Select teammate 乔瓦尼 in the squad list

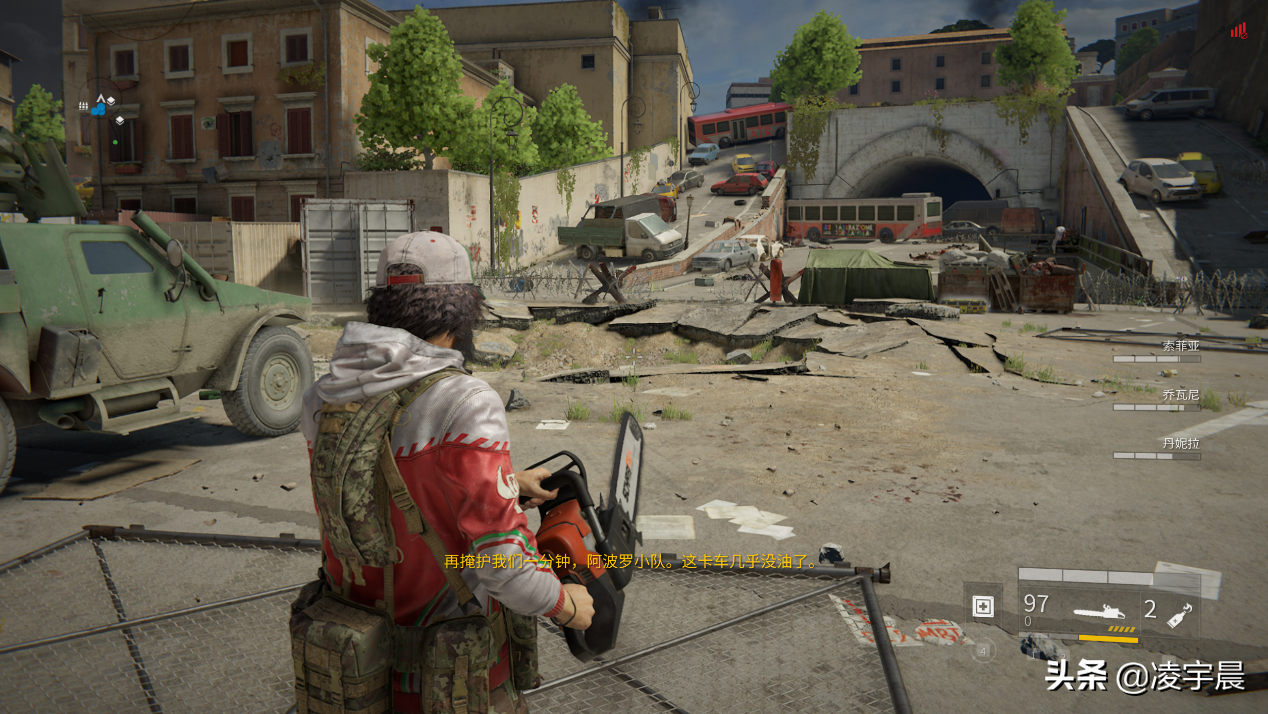click(1180, 395)
